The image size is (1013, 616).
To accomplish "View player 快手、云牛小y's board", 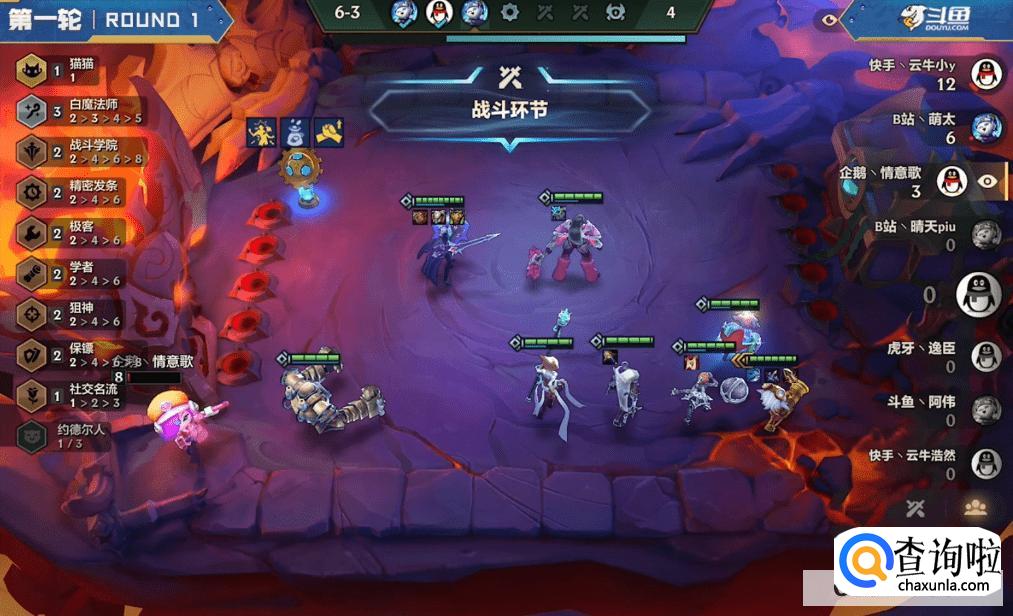I will [986, 73].
